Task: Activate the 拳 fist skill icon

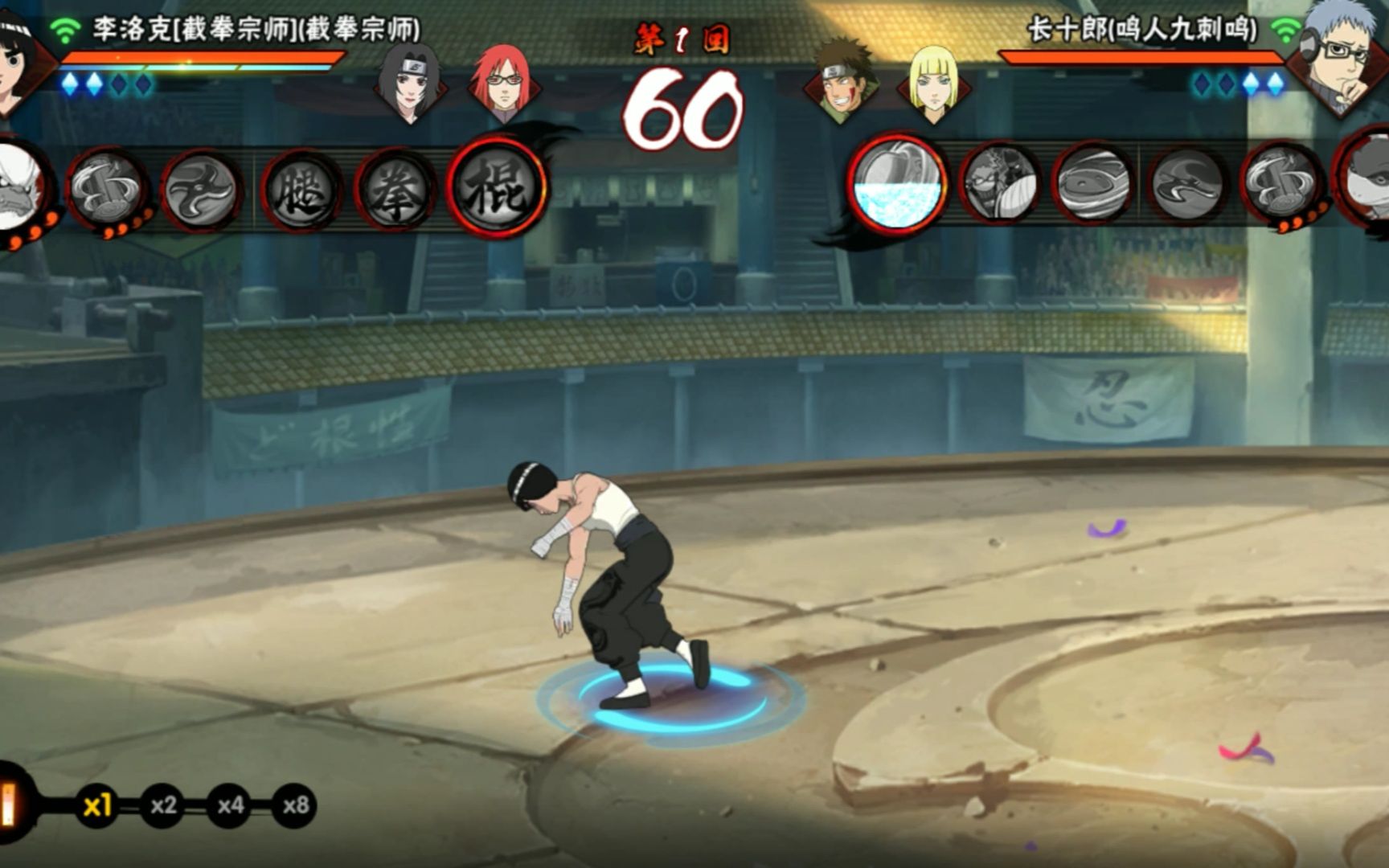Action: point(395,191)
